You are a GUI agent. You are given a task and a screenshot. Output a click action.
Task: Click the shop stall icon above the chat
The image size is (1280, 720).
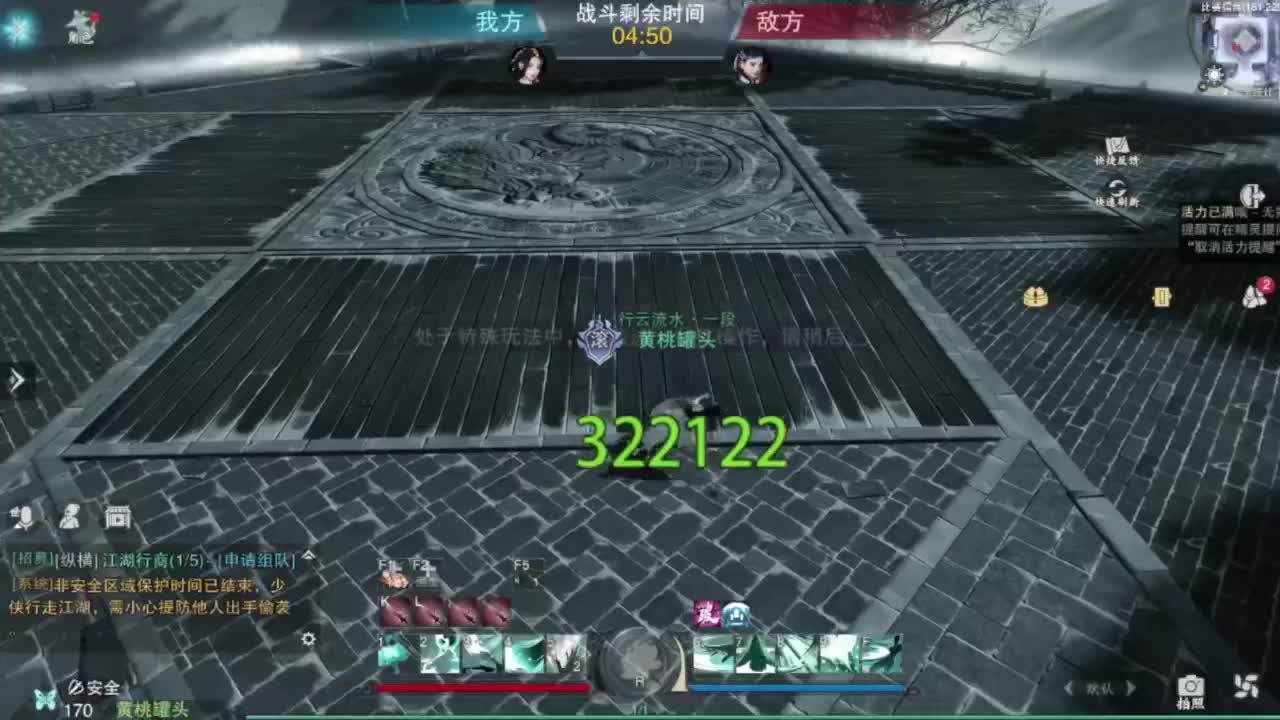(x=118, y=518)
